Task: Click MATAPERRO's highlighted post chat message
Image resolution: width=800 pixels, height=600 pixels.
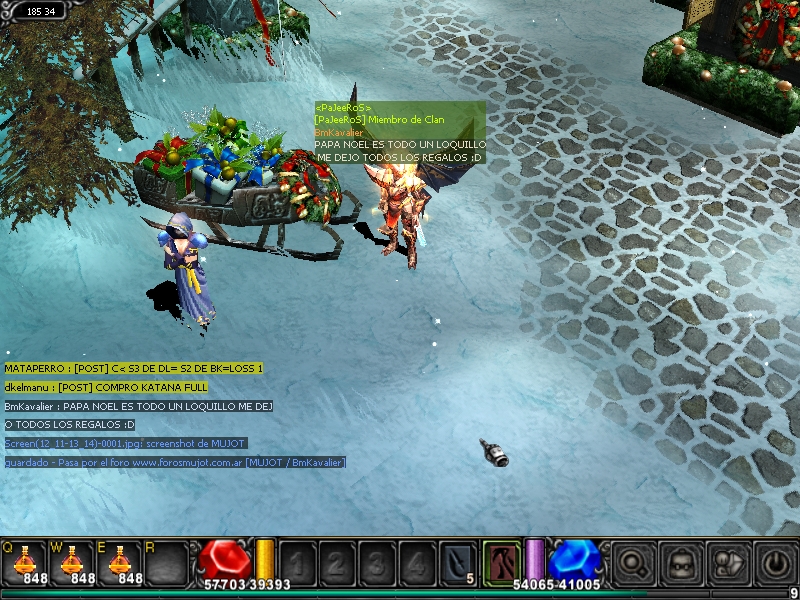Action: [x=133, y=369]
